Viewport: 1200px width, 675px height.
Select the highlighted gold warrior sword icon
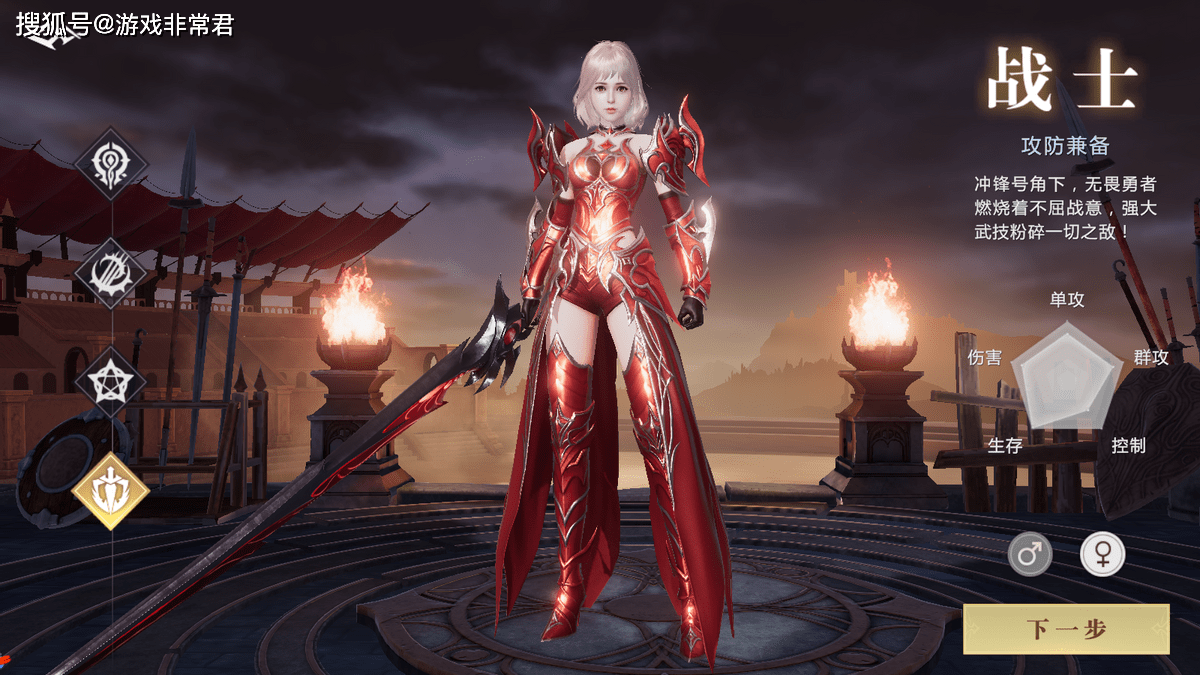(111, 490)
